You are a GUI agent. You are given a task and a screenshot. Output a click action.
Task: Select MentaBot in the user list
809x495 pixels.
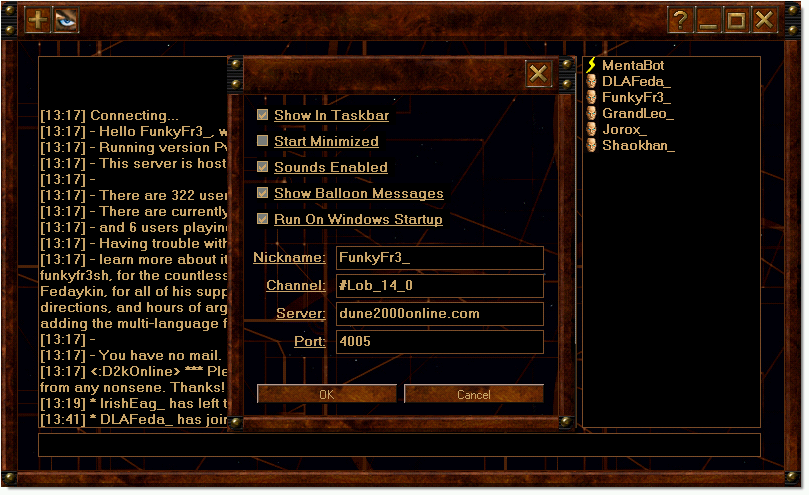pyautogui.click(x=633, y=65)
